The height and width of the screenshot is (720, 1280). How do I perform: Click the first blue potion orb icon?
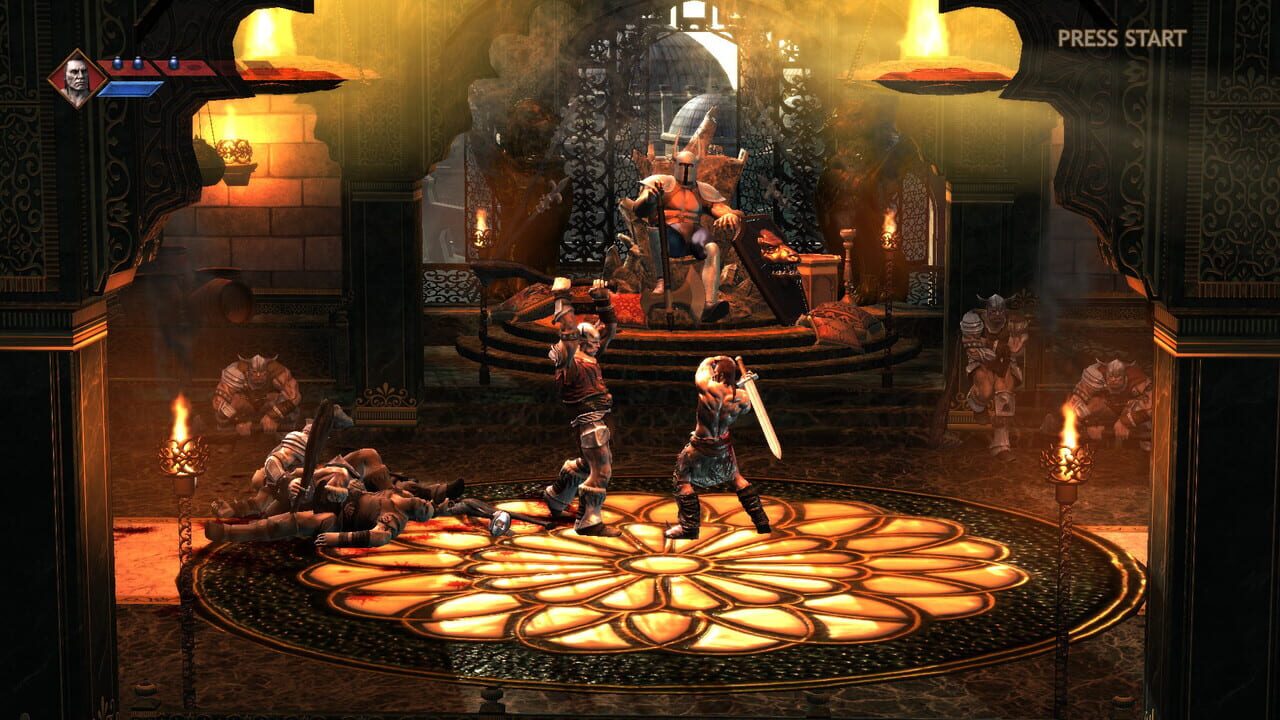117,62
